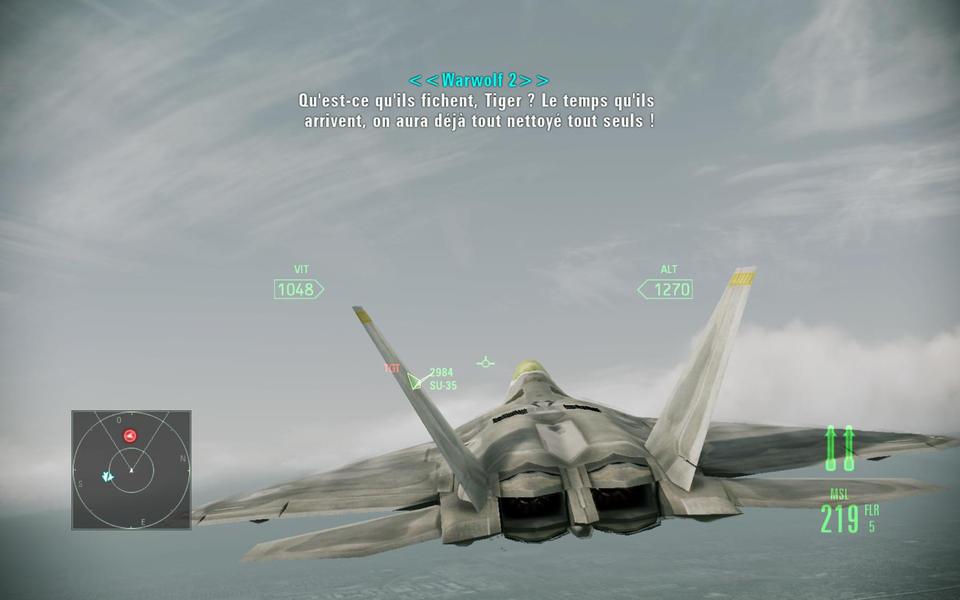The image size is (960, 600).
Task: Click the SU-35 target marker triangle
Action: click(x=415, y=380)
